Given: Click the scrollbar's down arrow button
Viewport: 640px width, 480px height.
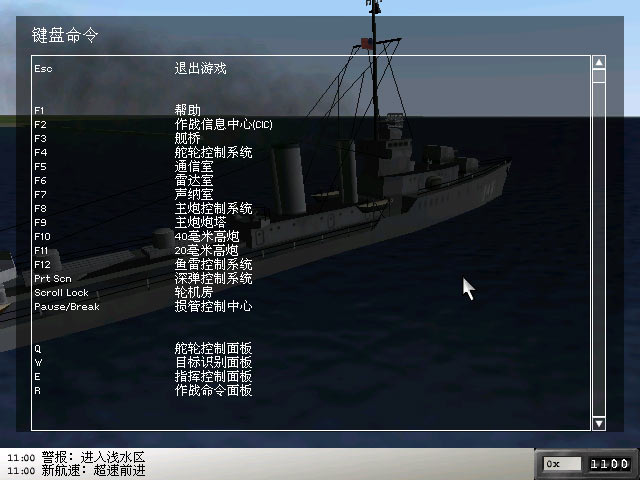Looking at the screenshot, I should click(599, 424).
